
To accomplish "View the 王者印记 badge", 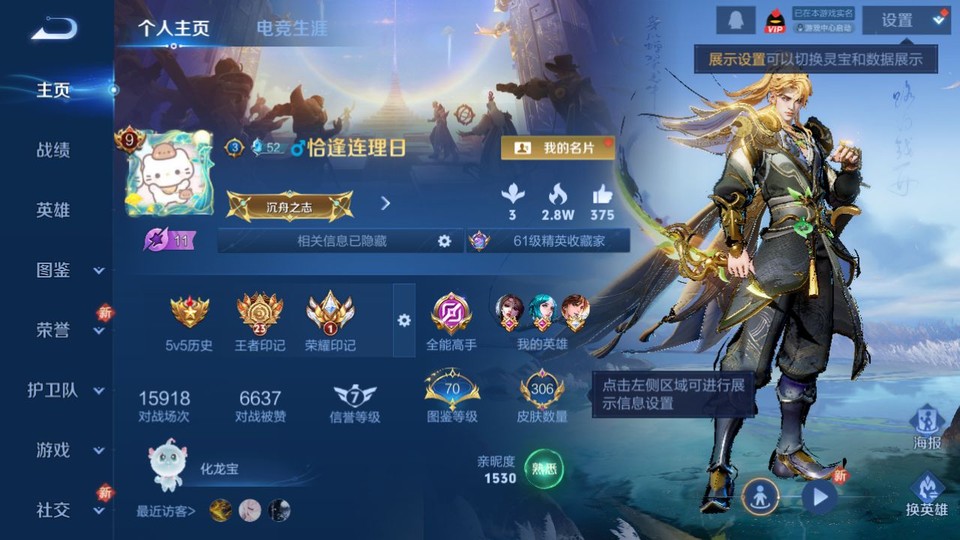I will click(x=260, y=322).
